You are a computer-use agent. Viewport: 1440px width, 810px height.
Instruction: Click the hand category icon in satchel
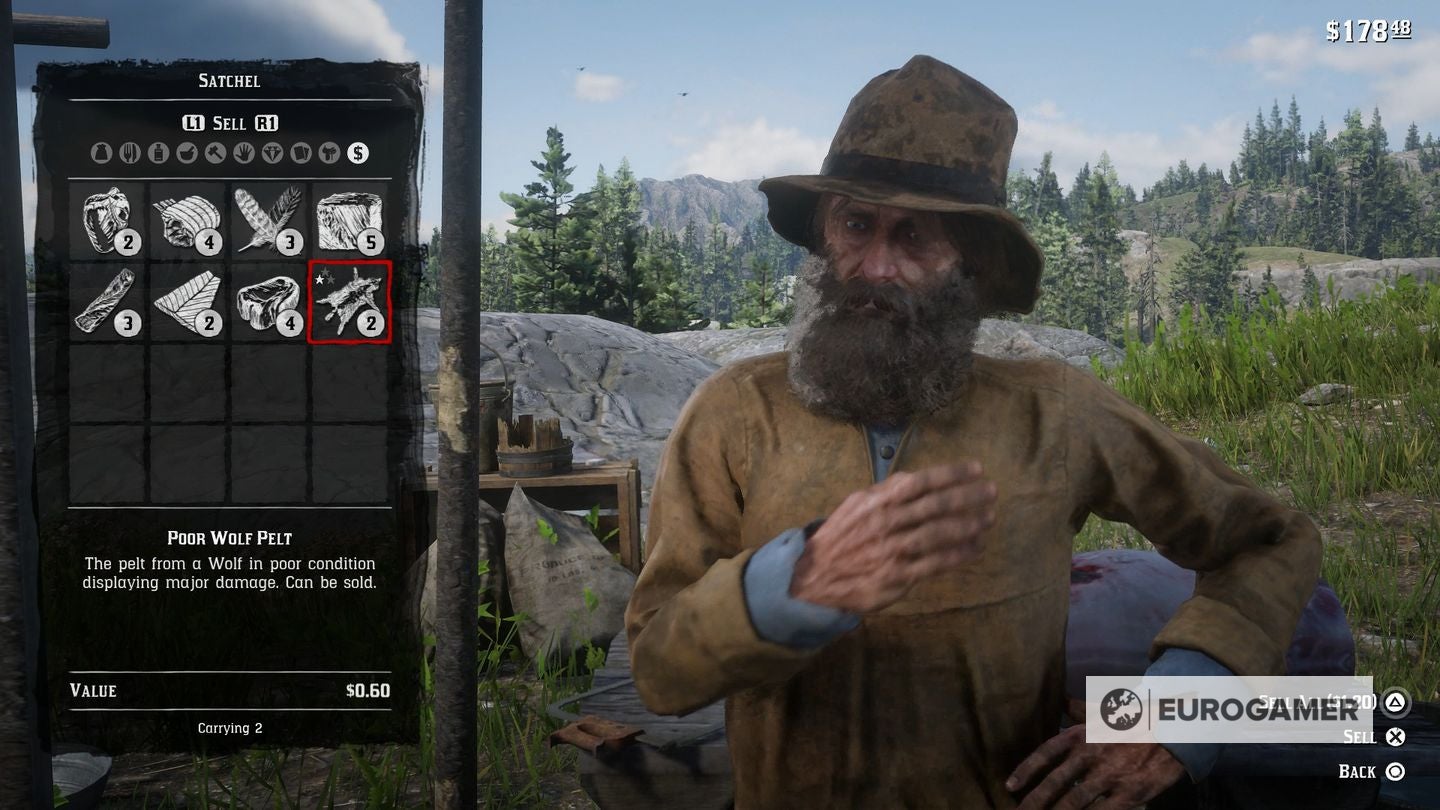[x=244, y=153]
